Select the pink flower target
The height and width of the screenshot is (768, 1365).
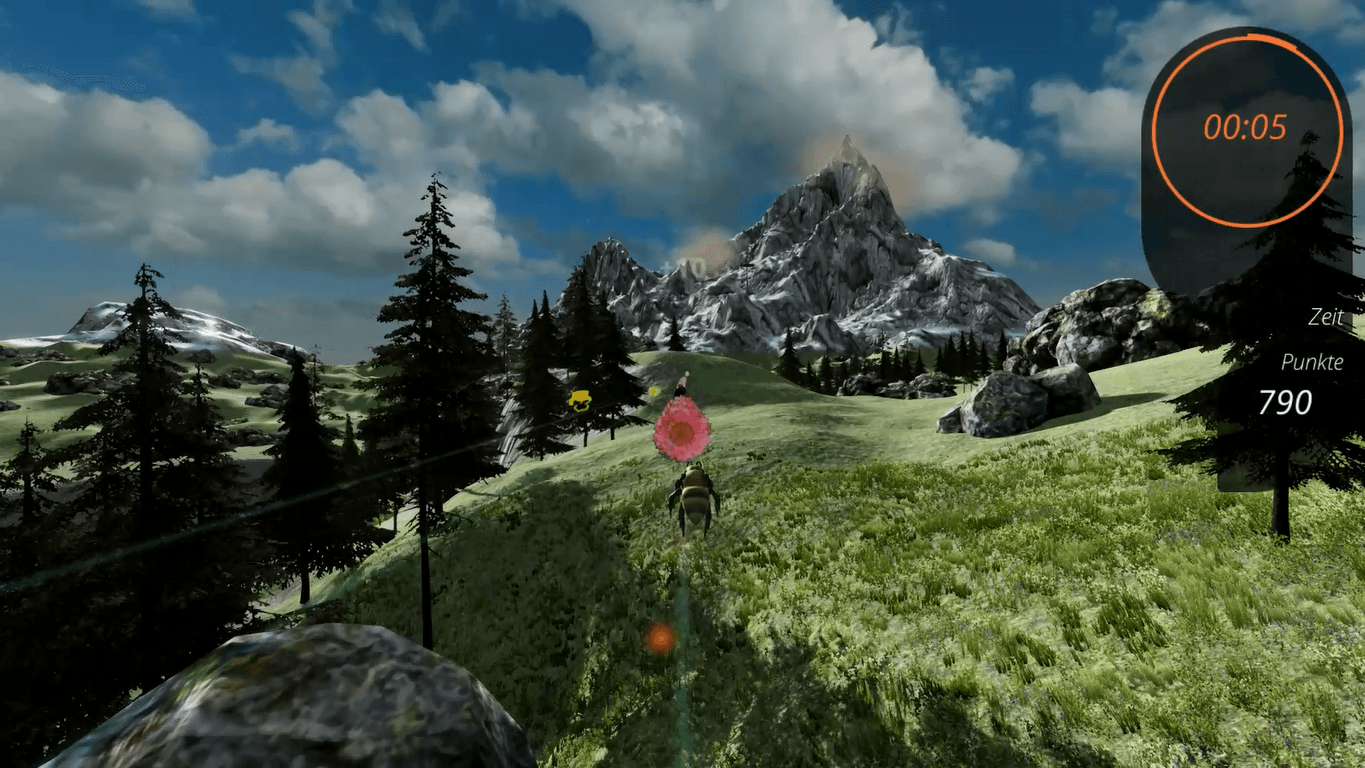(x=681, y=430)
